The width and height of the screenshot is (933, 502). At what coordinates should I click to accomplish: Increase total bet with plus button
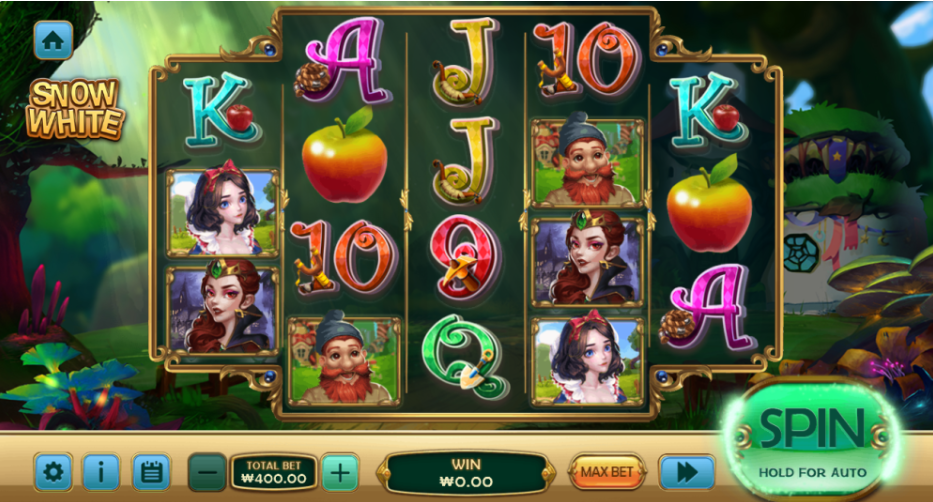click(340, 470)
